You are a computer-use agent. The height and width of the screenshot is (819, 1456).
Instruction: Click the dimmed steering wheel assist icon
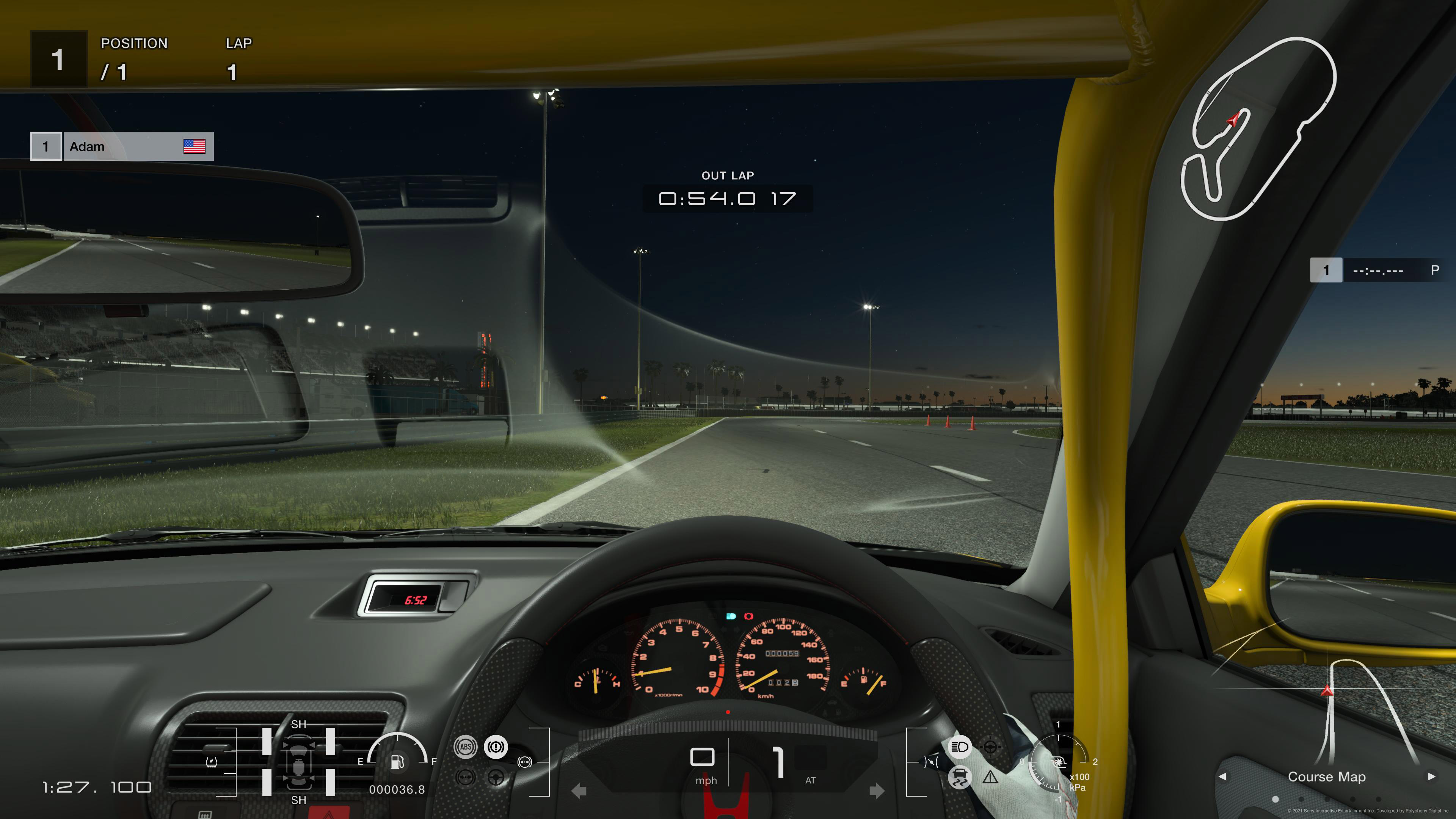[x=496, y=778]
